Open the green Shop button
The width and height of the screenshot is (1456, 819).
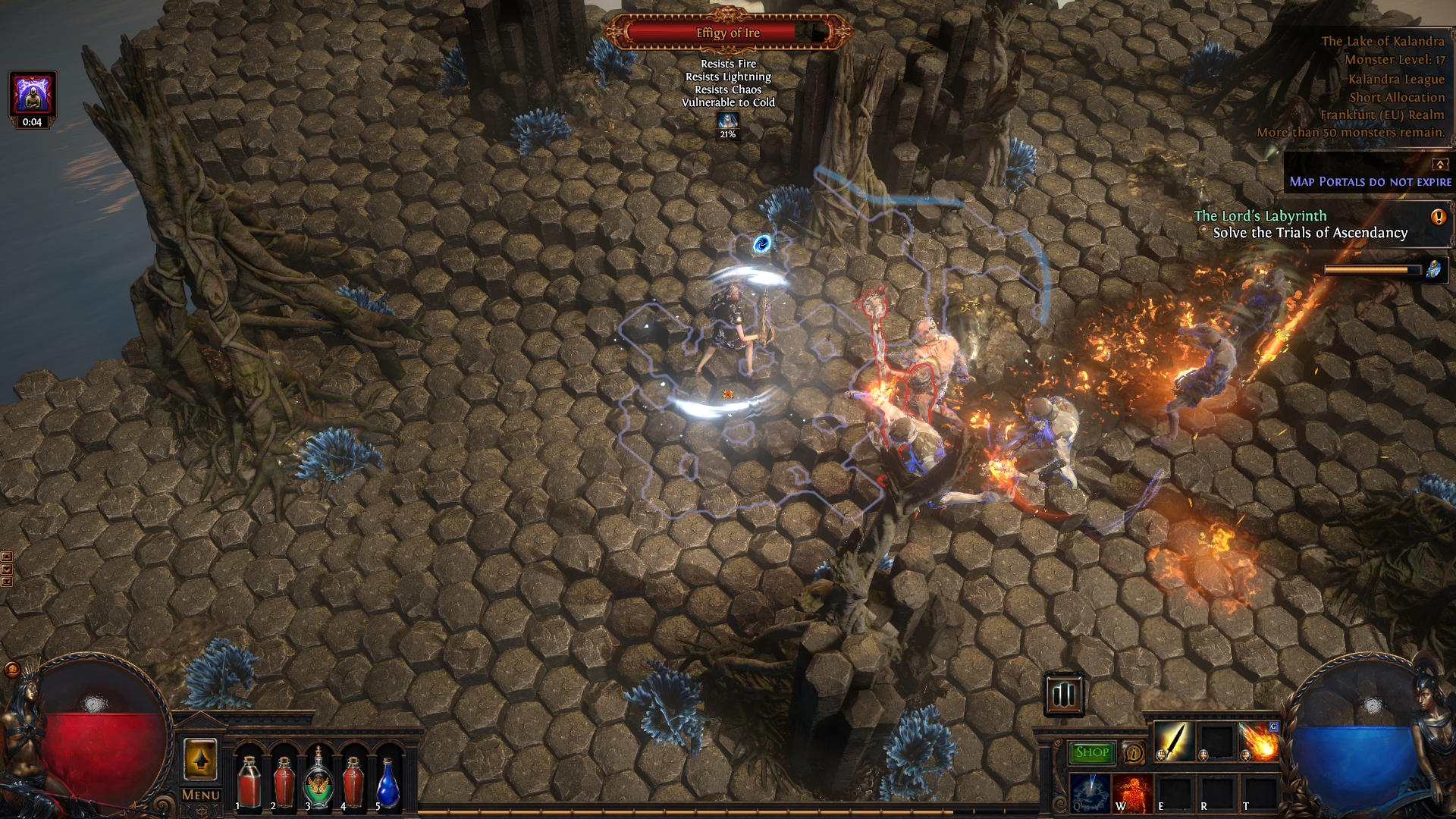coord(1091,752)
